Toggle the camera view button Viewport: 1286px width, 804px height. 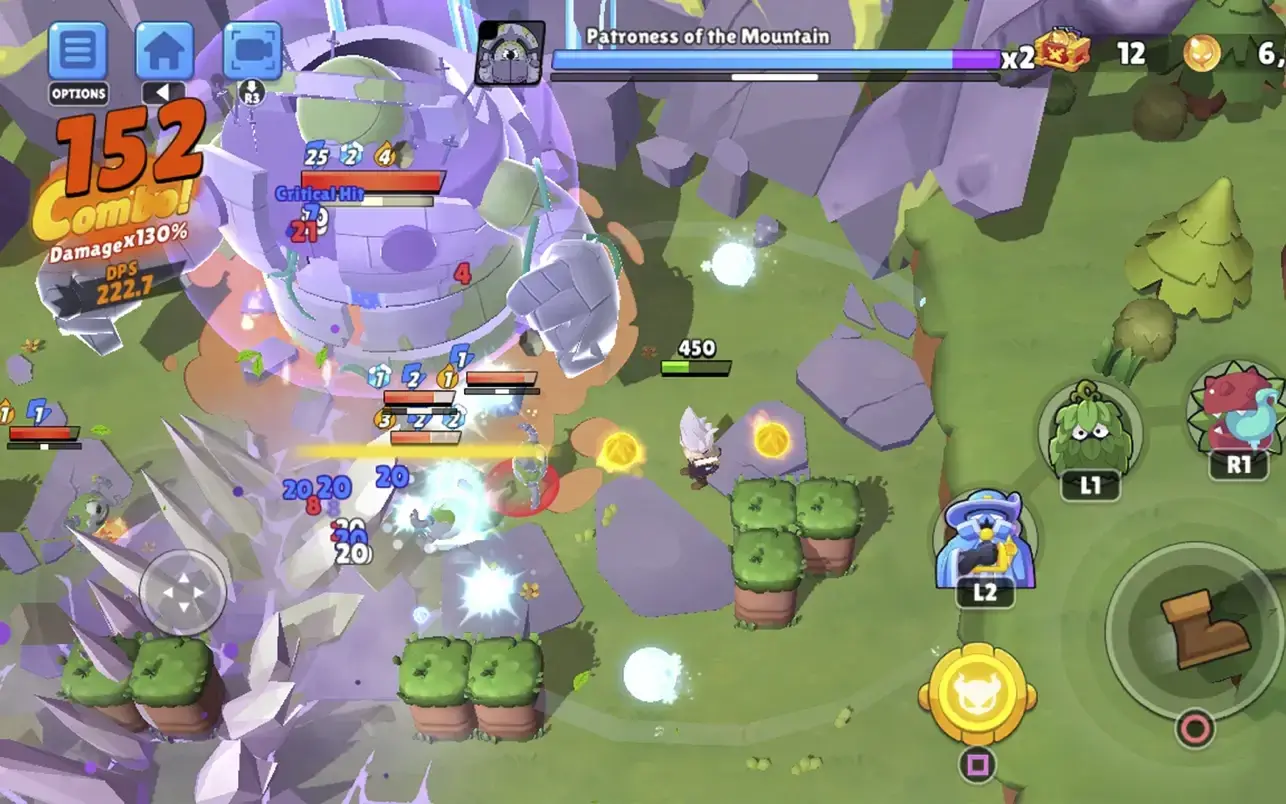[x=252, y=50]
